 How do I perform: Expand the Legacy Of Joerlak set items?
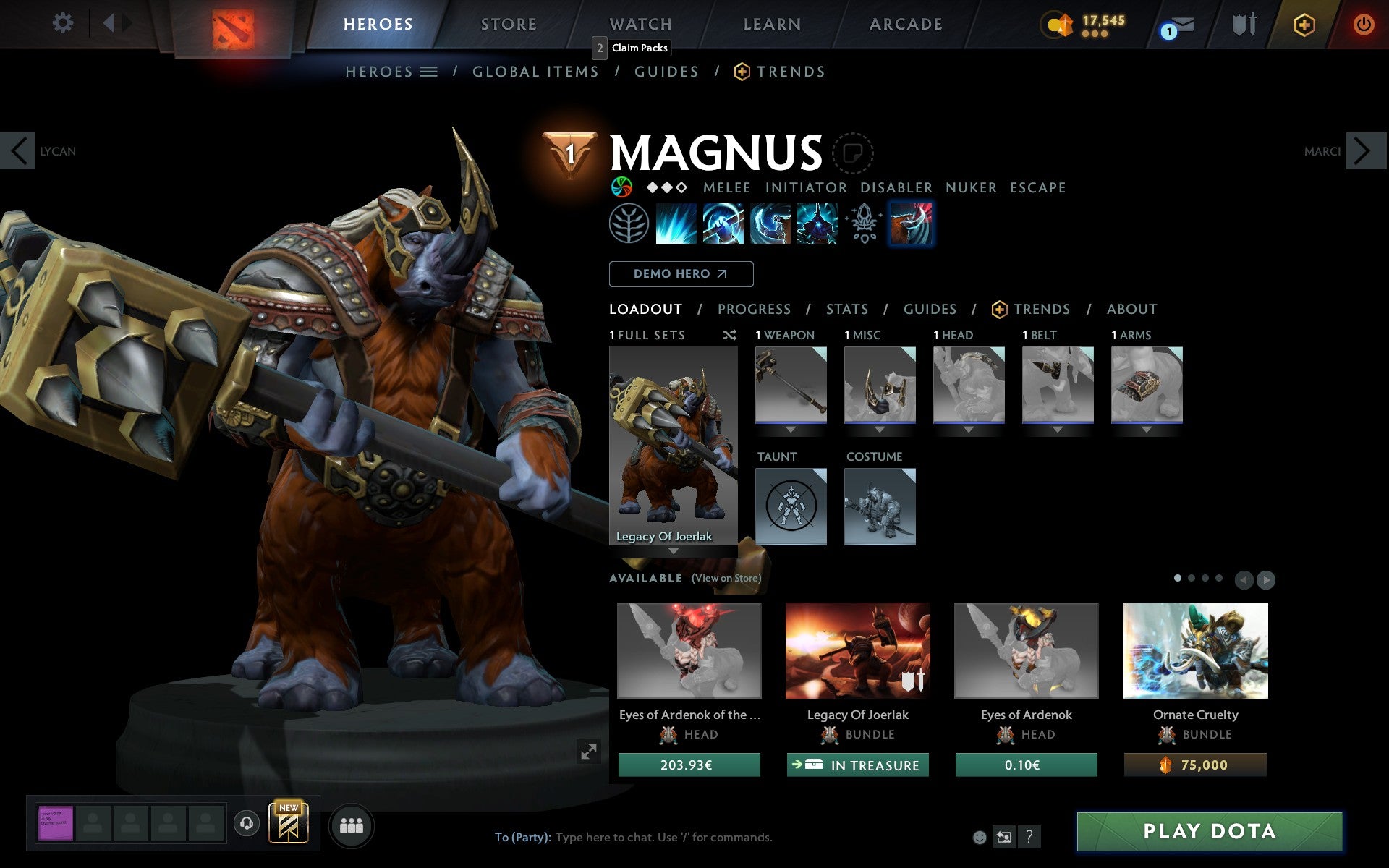point(673,551)
